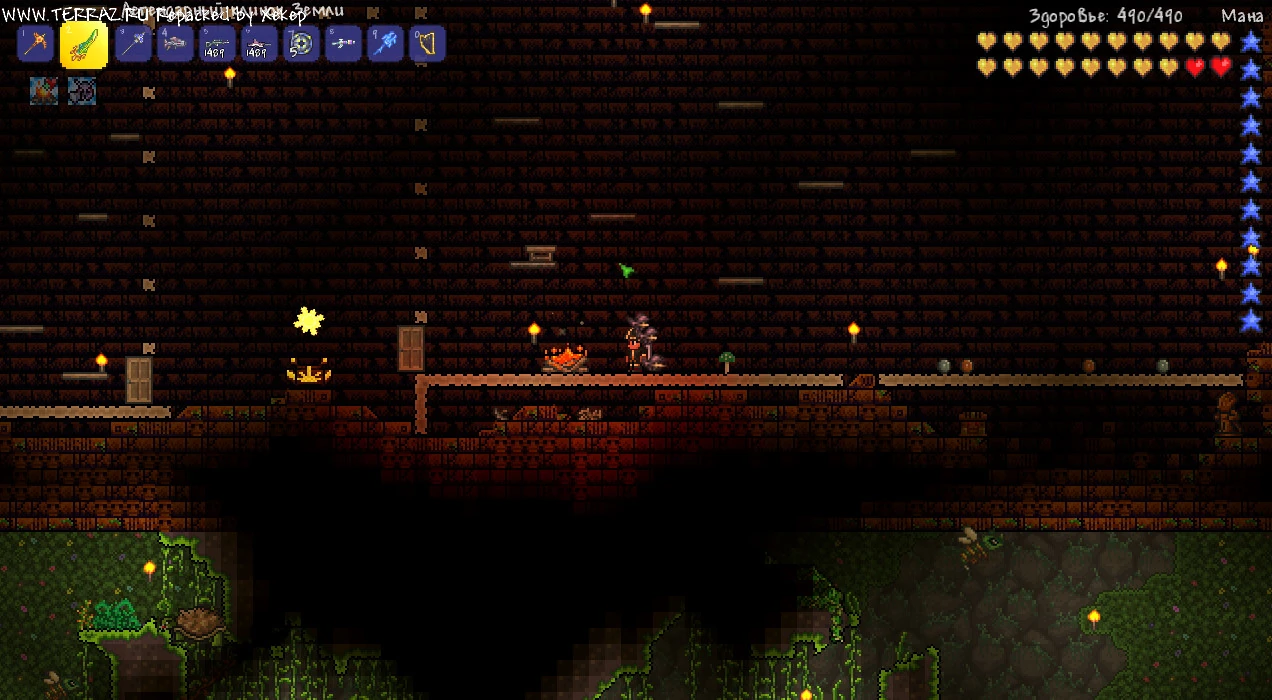Select the orange pickaxe in hotbar slot 1
Image resolution: width=1272 pixels, height=700 pixels.
tap(36, 44)
